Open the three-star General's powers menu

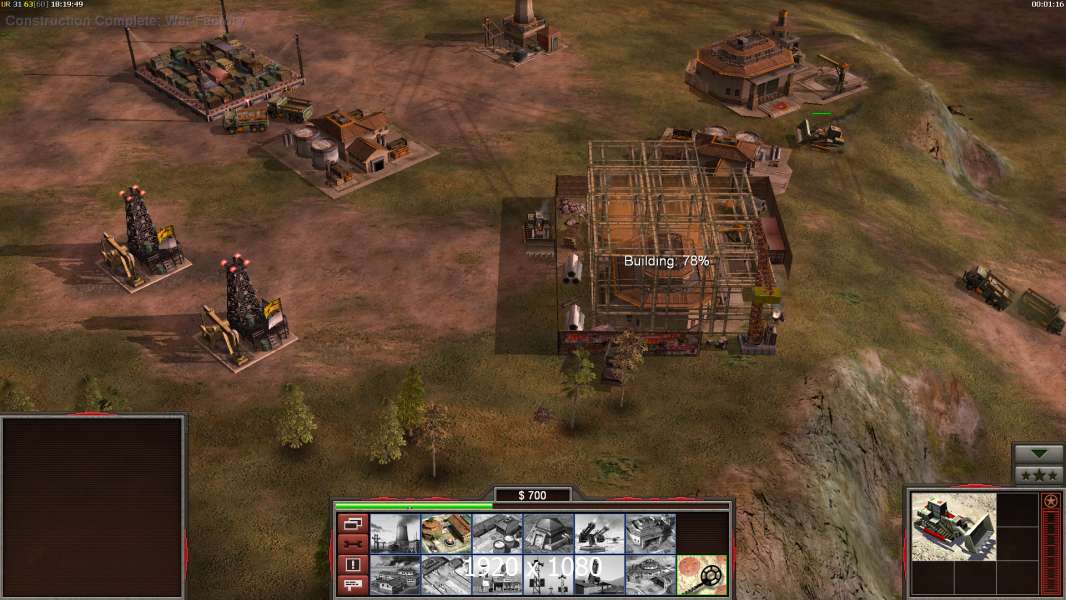[x=1039, y=475]
